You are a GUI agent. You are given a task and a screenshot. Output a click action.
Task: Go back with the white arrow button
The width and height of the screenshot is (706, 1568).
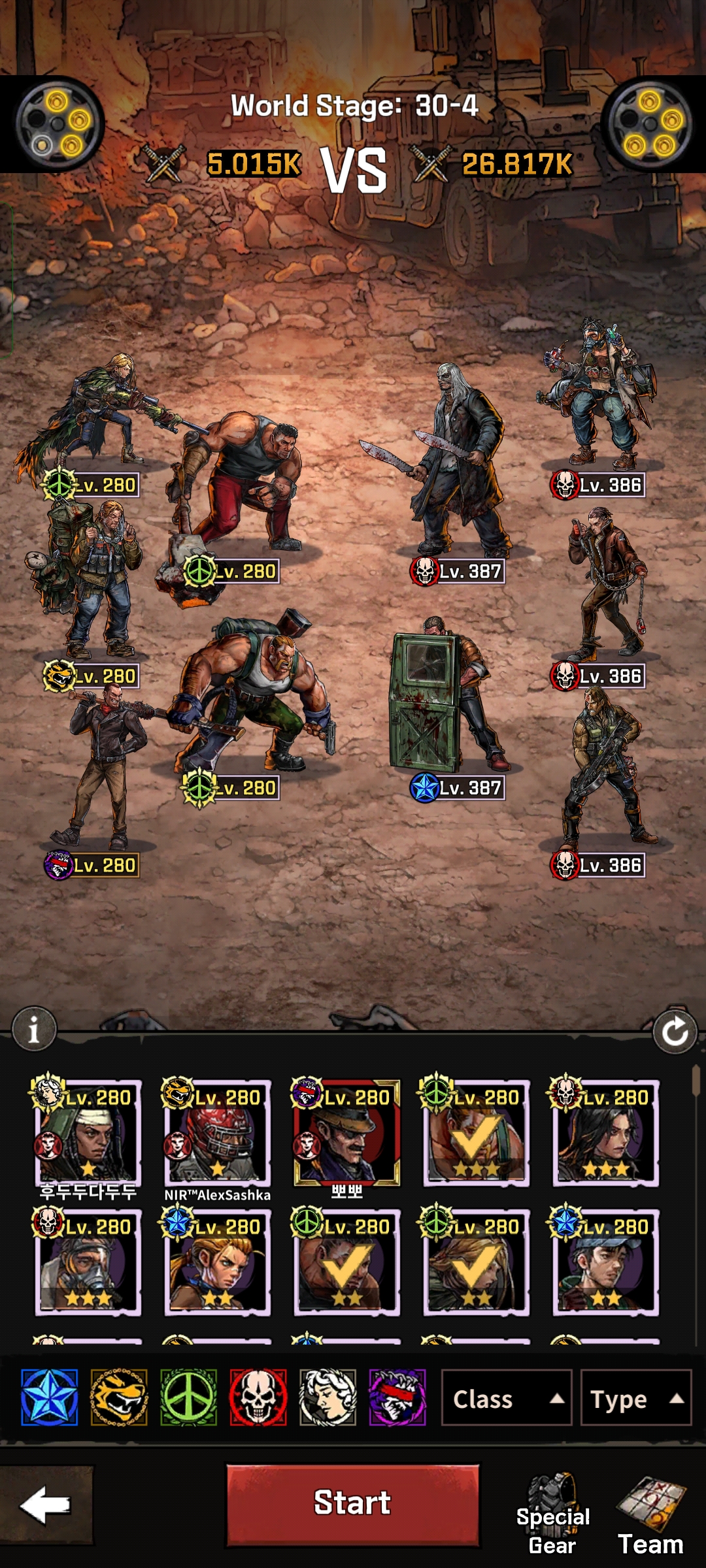pos(46,1505)
